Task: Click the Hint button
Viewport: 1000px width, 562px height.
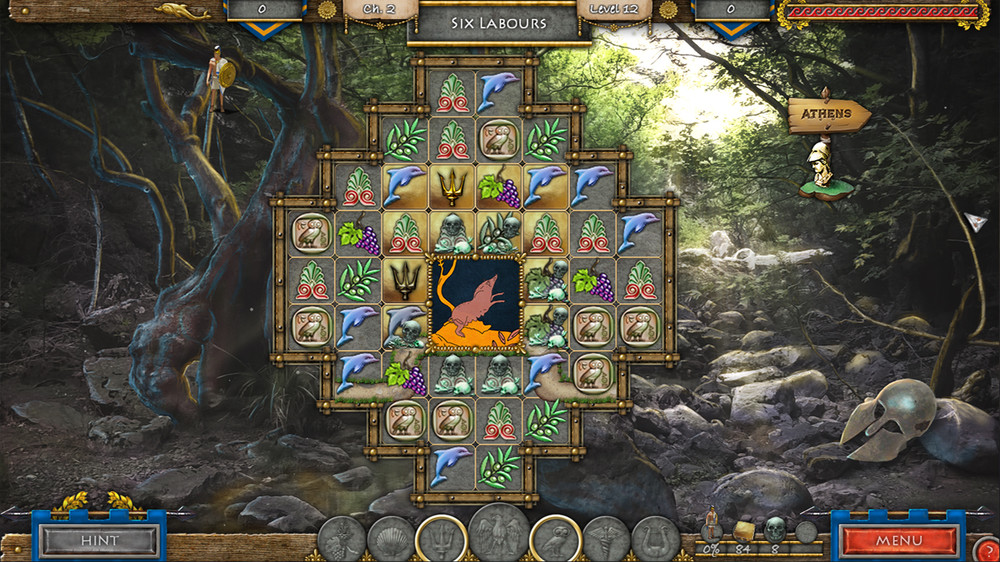Action: pos(98,541)
